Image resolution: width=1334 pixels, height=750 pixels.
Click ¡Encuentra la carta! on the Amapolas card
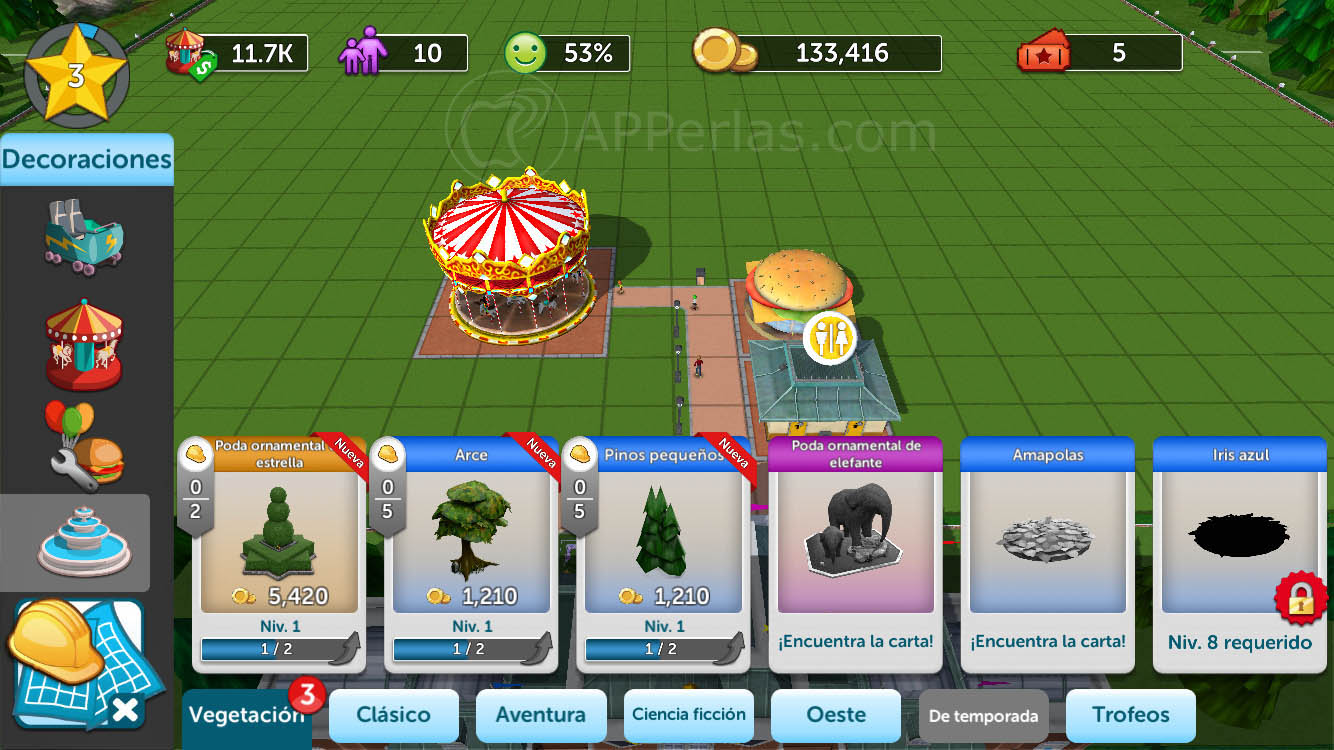(x=1047, y=641)
